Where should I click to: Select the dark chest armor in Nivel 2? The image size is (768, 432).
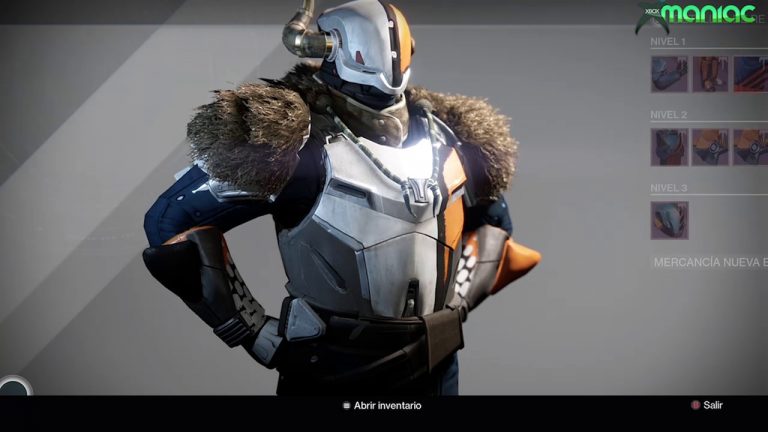[x=669, y=147]
